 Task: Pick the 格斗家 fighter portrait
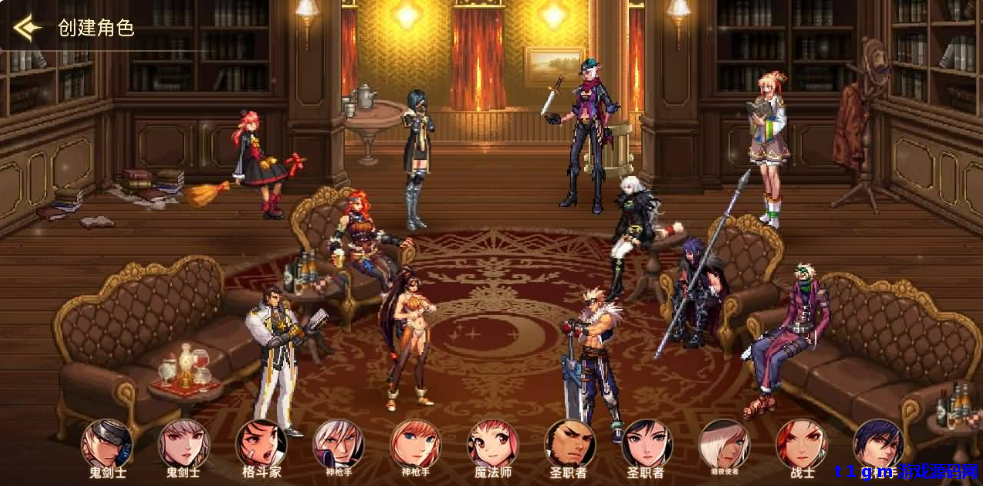261,443
